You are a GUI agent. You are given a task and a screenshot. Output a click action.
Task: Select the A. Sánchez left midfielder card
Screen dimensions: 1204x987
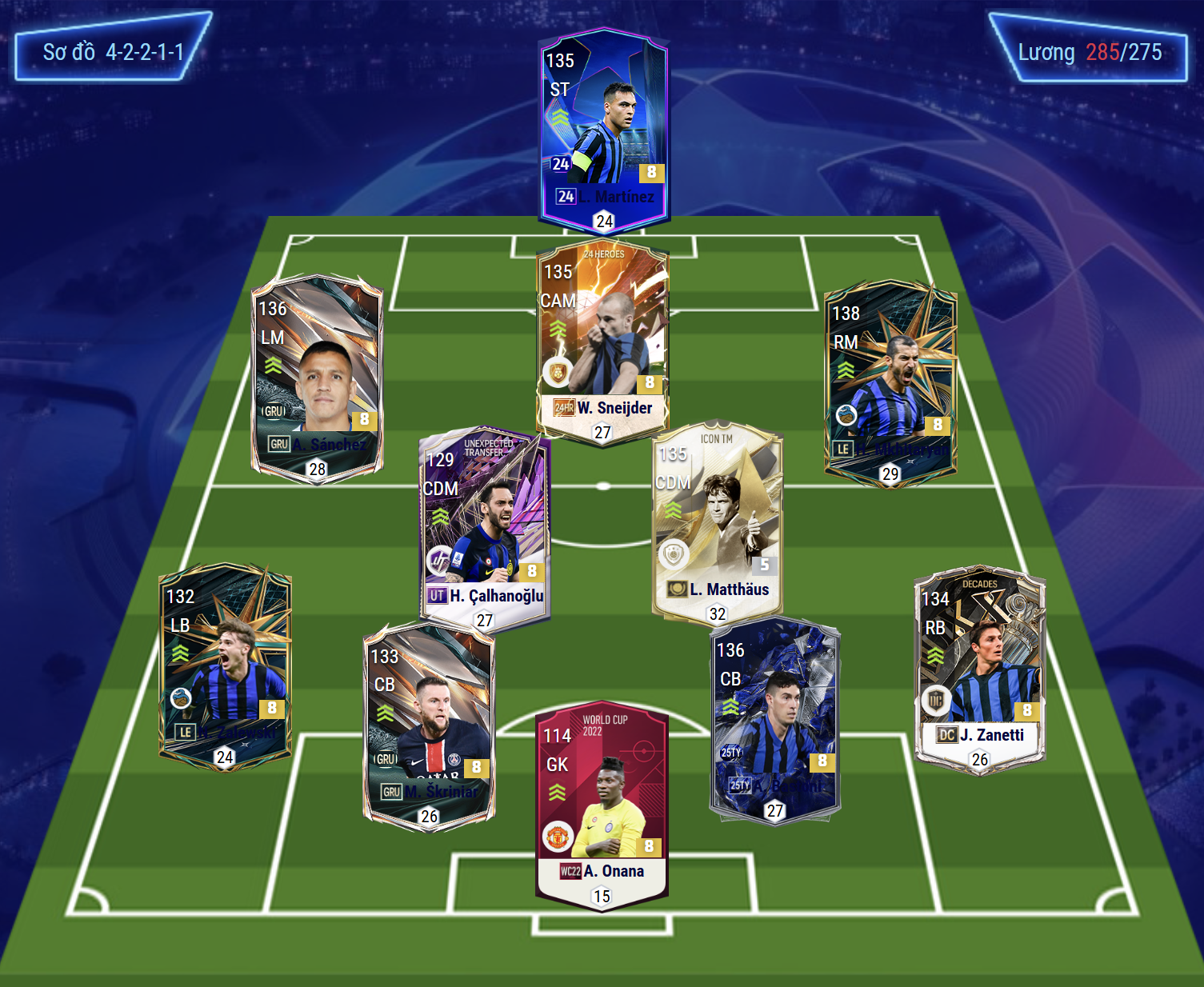pos(318,376)
